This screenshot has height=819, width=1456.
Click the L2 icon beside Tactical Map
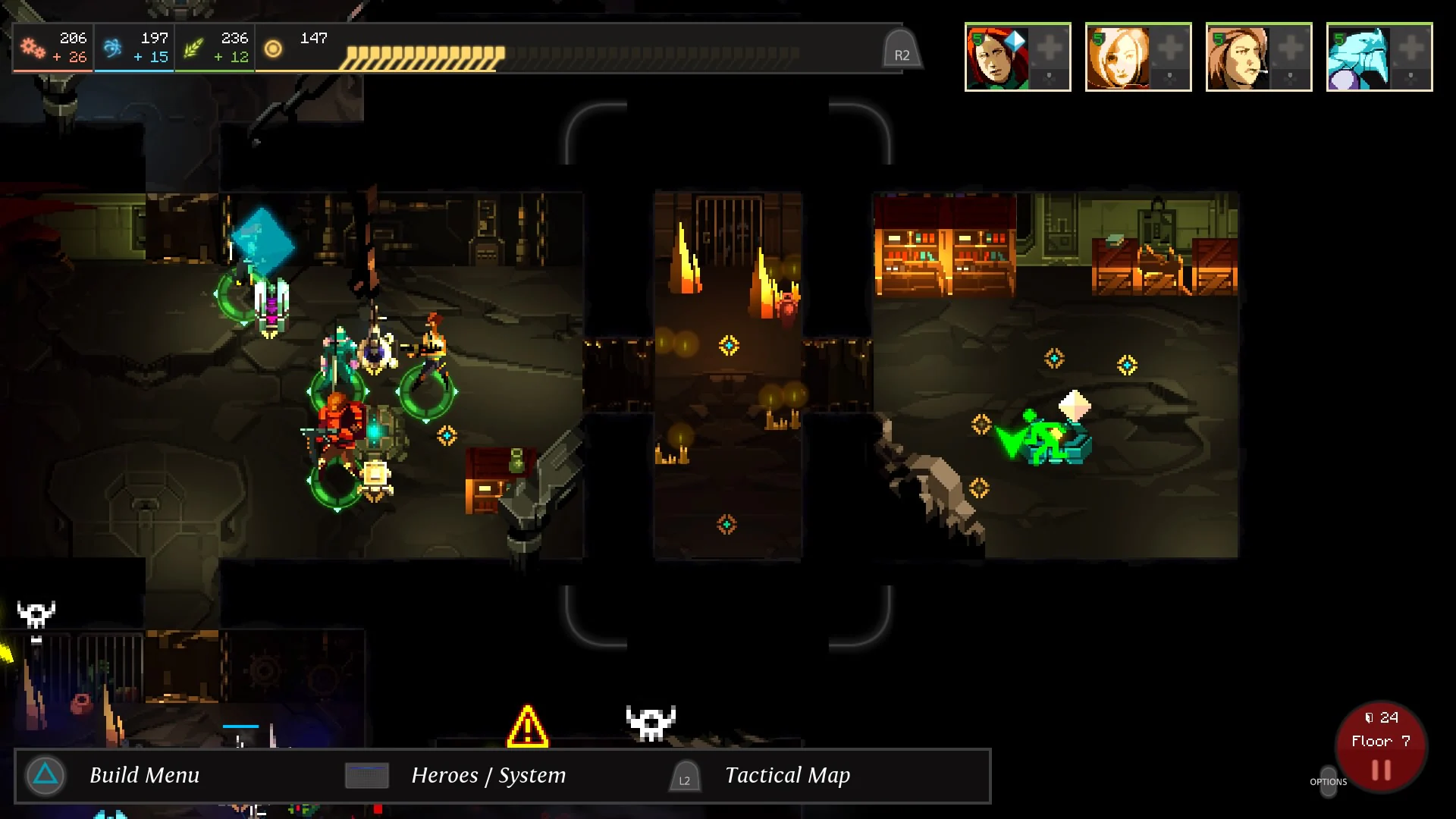(684, 777)
